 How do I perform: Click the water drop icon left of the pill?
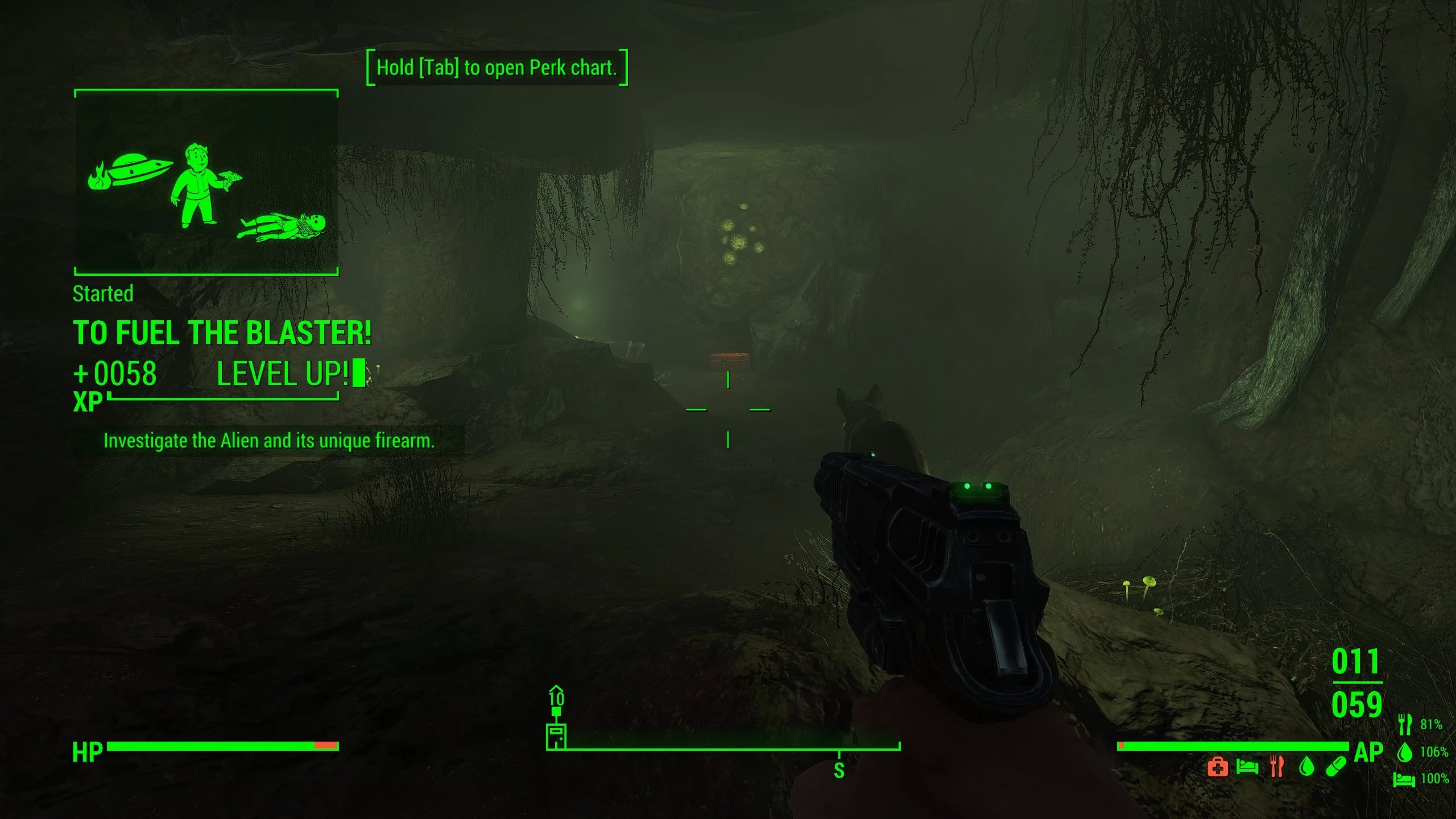1307,767
